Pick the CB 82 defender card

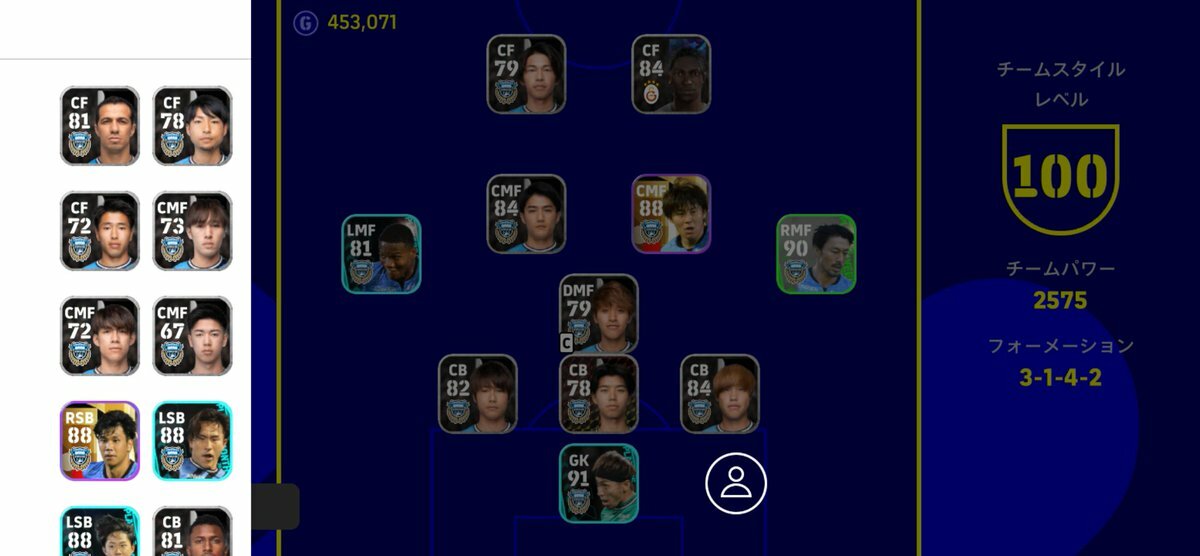[477, 394]
